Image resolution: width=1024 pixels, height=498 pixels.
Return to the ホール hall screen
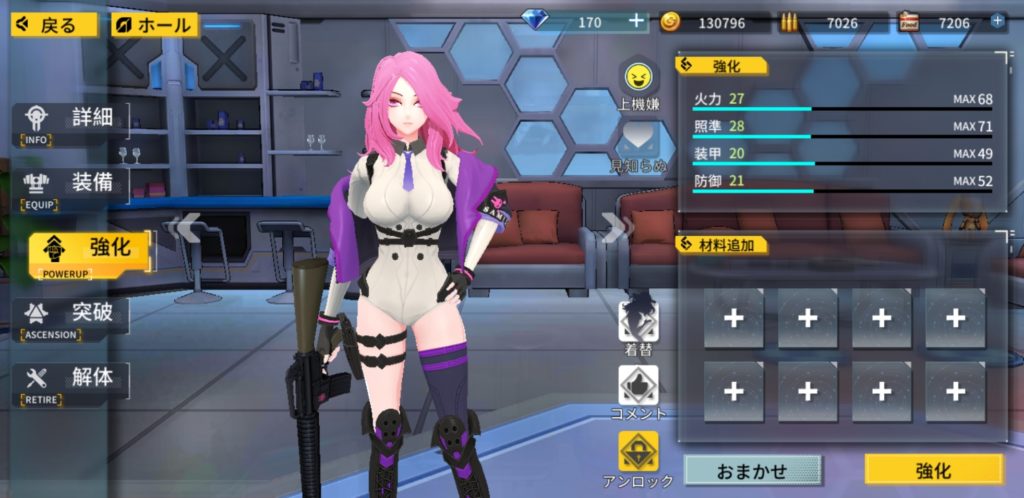[x=155, y=24]
